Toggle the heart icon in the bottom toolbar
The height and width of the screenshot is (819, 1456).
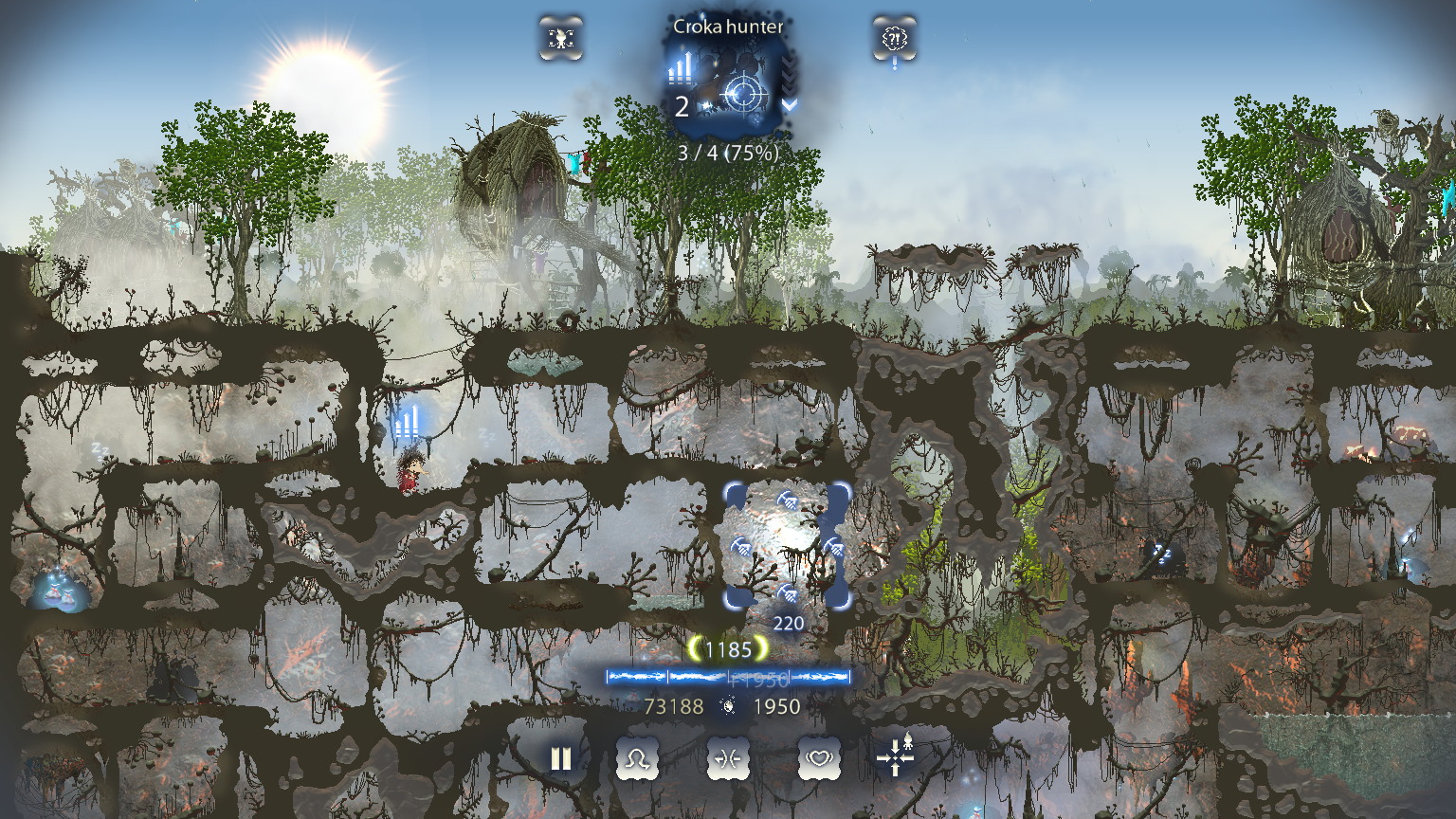(820, 758)
